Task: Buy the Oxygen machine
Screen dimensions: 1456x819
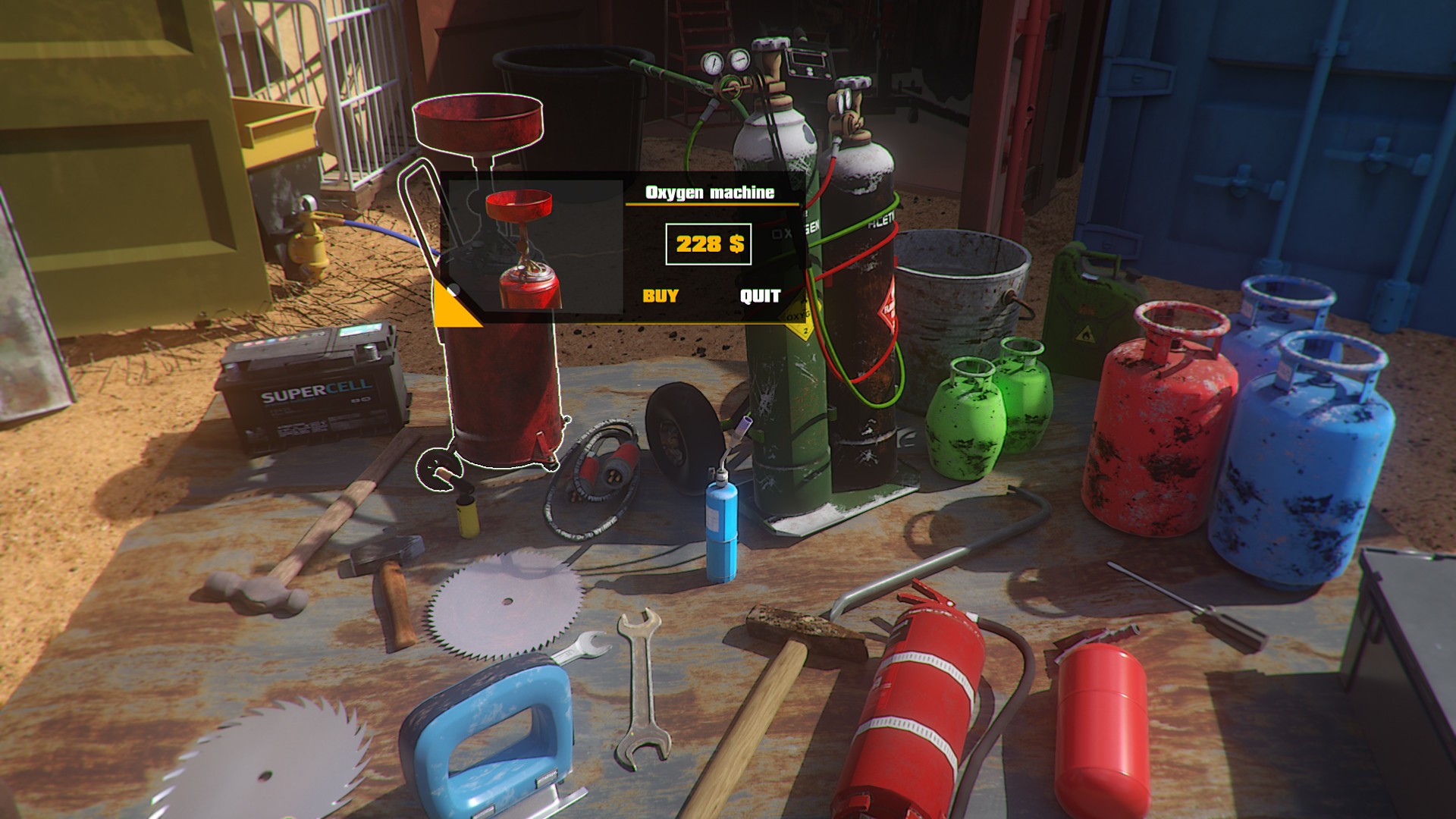Action: (661, 296)
